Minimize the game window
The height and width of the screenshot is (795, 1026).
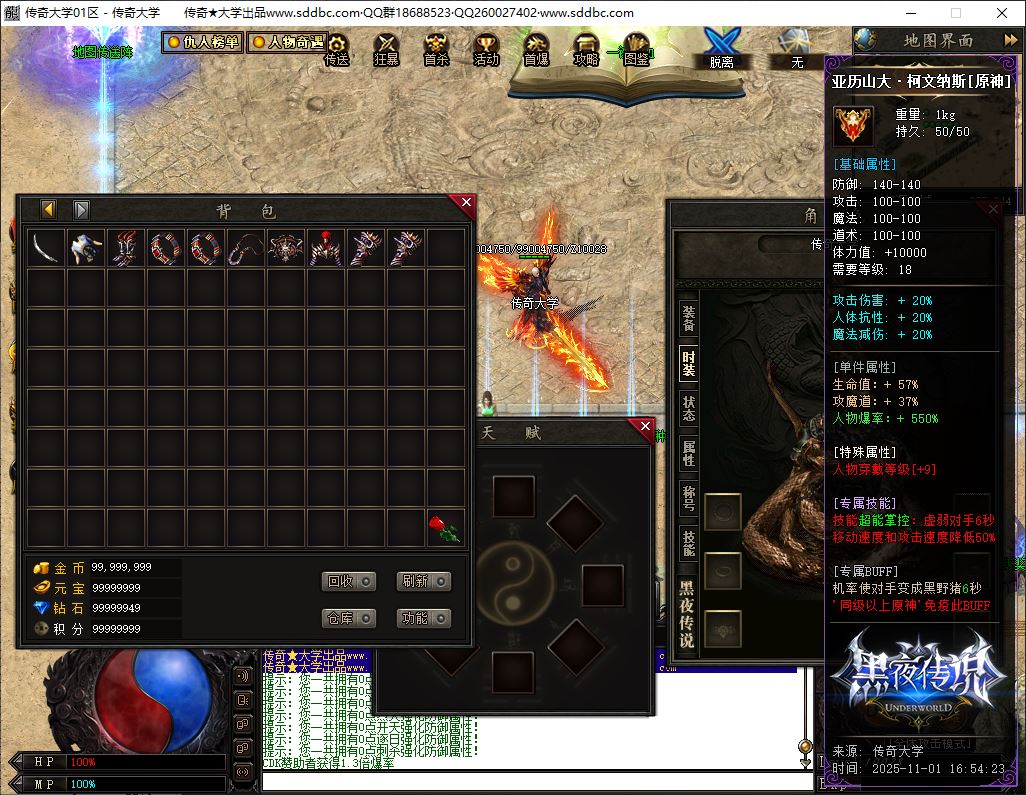[909, 13]
